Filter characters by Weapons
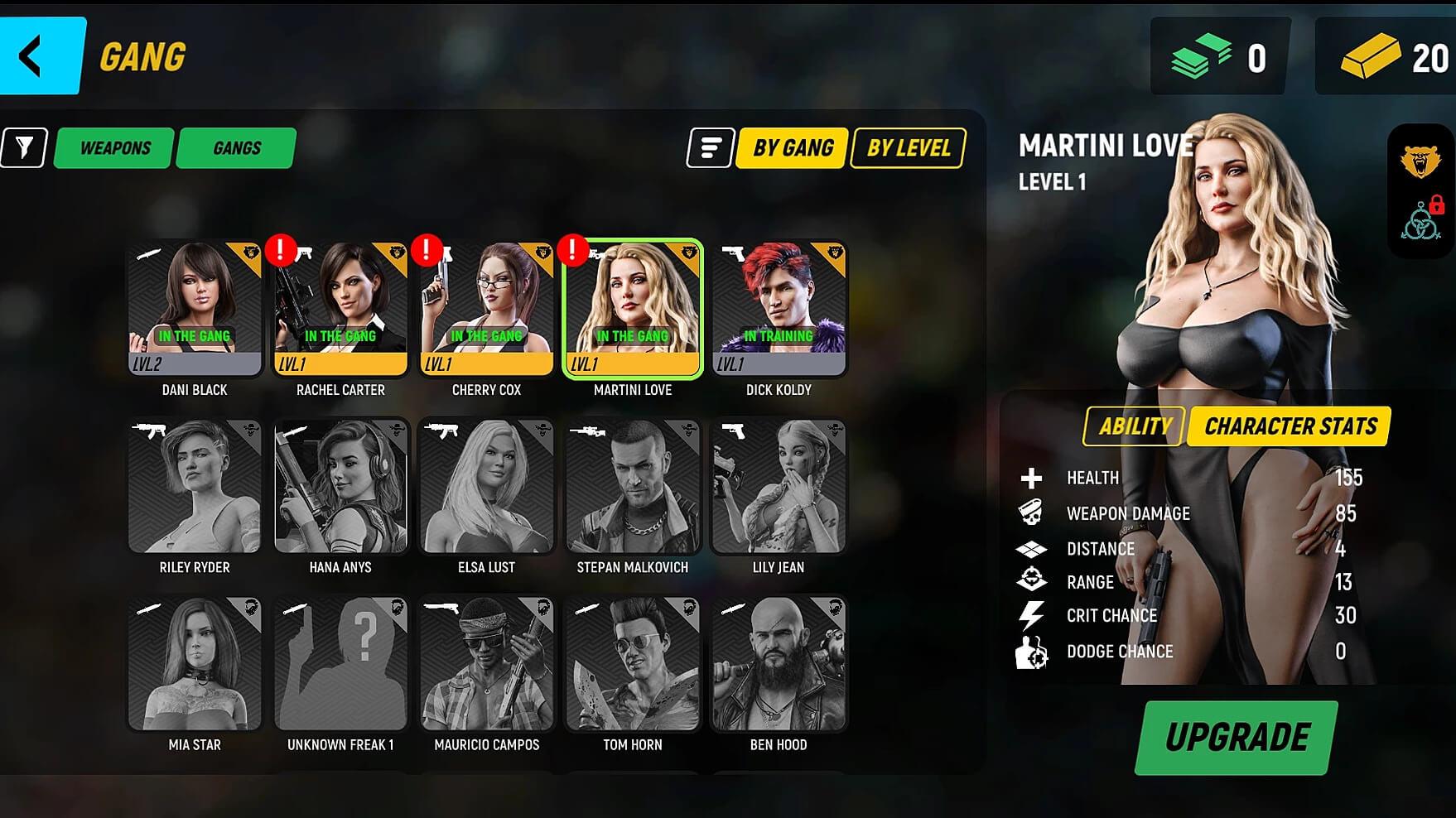 (115, 148)
